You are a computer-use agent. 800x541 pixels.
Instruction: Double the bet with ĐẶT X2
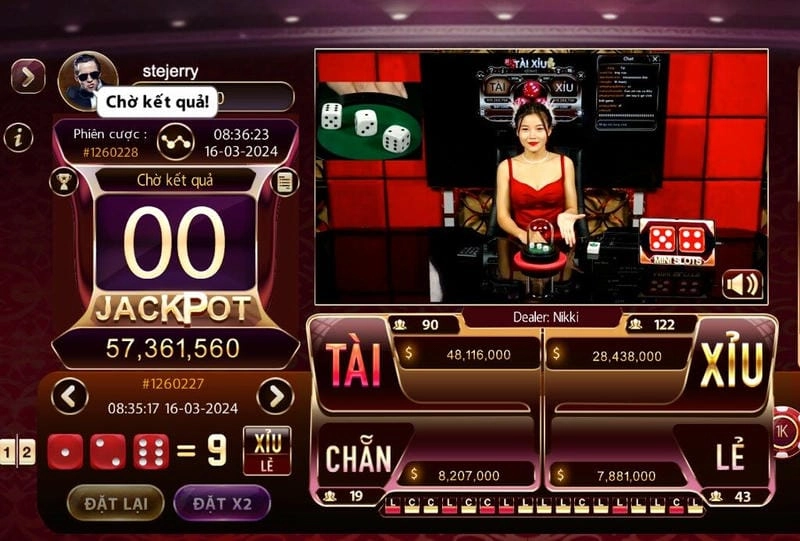point(222,502)
